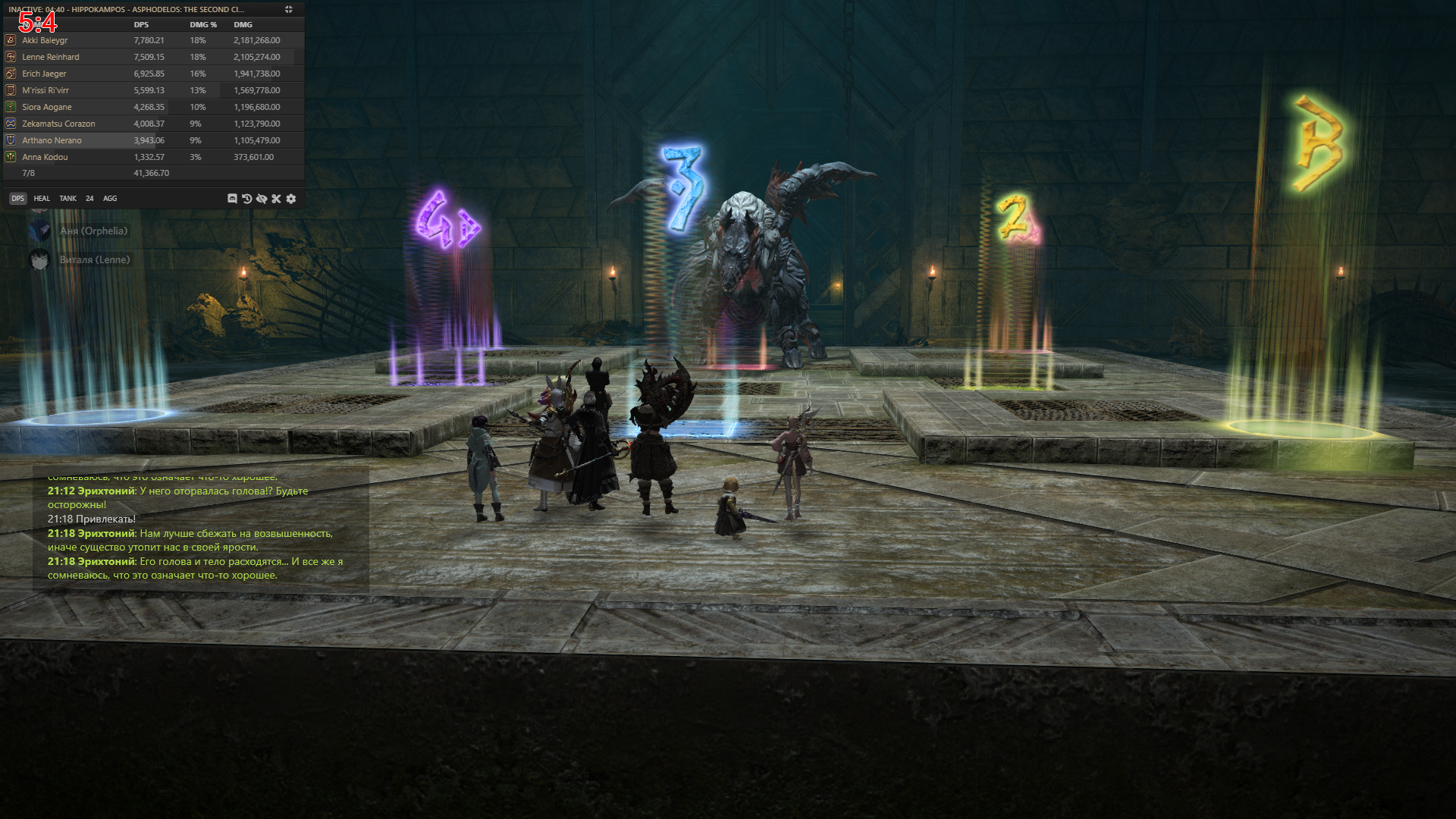
Task: Open the HEAL tab in the meter
Action: pos(42,199)
